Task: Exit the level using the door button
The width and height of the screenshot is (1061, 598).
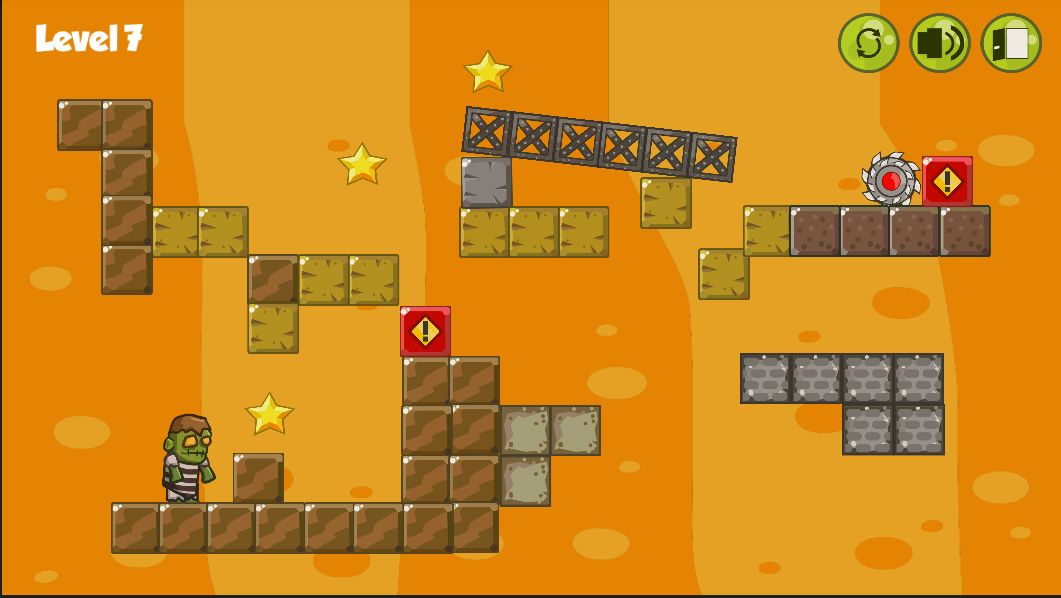Action: click(1011, 43)
